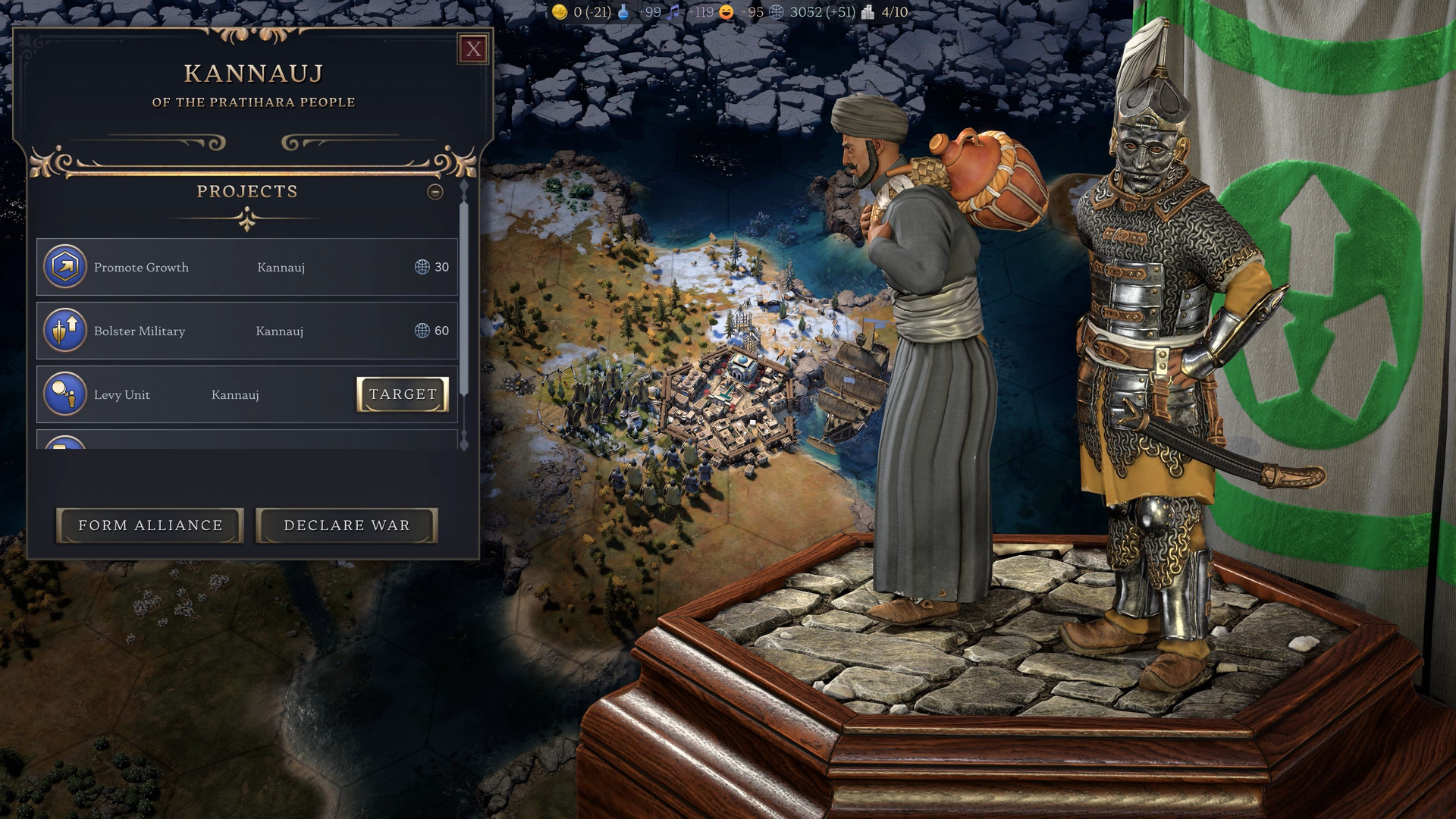Viewport: 1456px width, 819px height.
Task: Click the projects list scrollbar
Action: pos(464,303)
